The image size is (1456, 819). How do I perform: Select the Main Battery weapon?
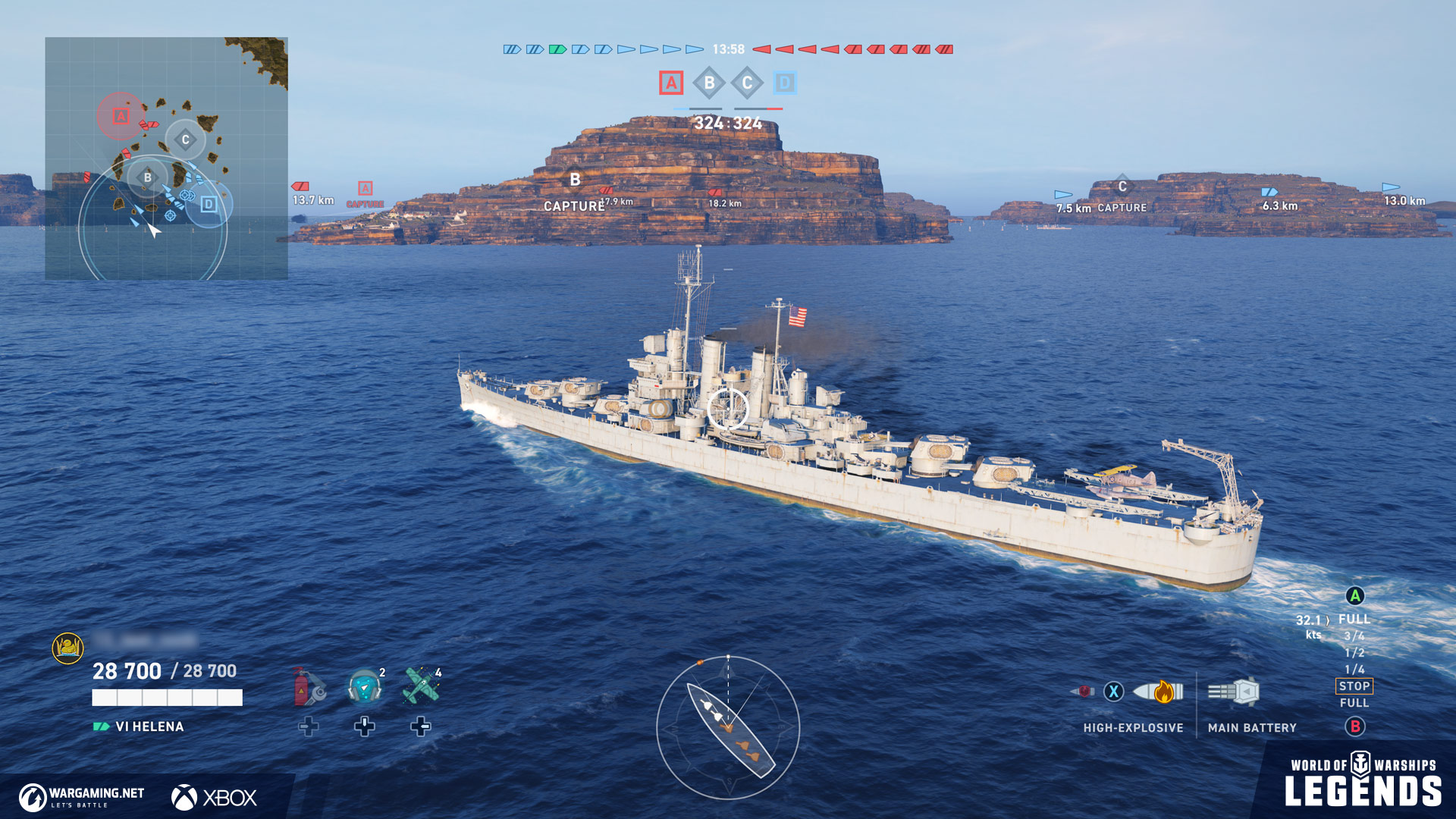(x=1234, y=692)
